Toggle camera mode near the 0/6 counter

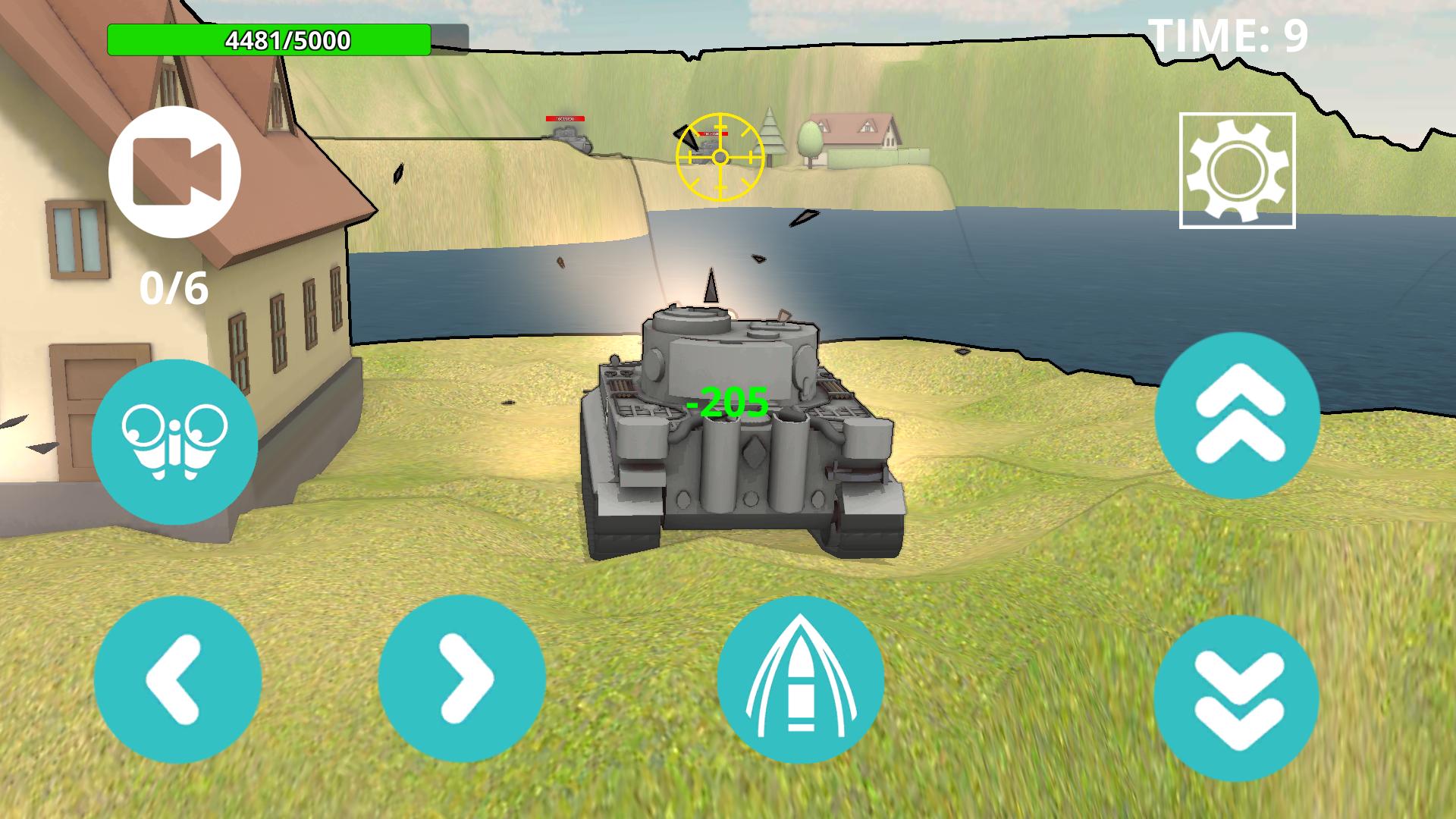[176, 171]
